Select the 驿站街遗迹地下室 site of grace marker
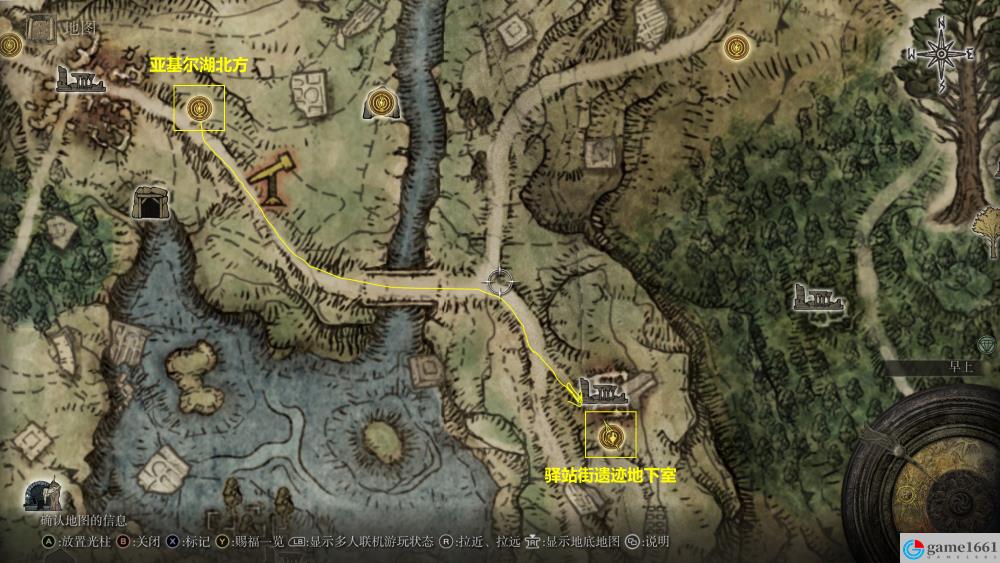 pyautogui.click(x=610, y=436)
